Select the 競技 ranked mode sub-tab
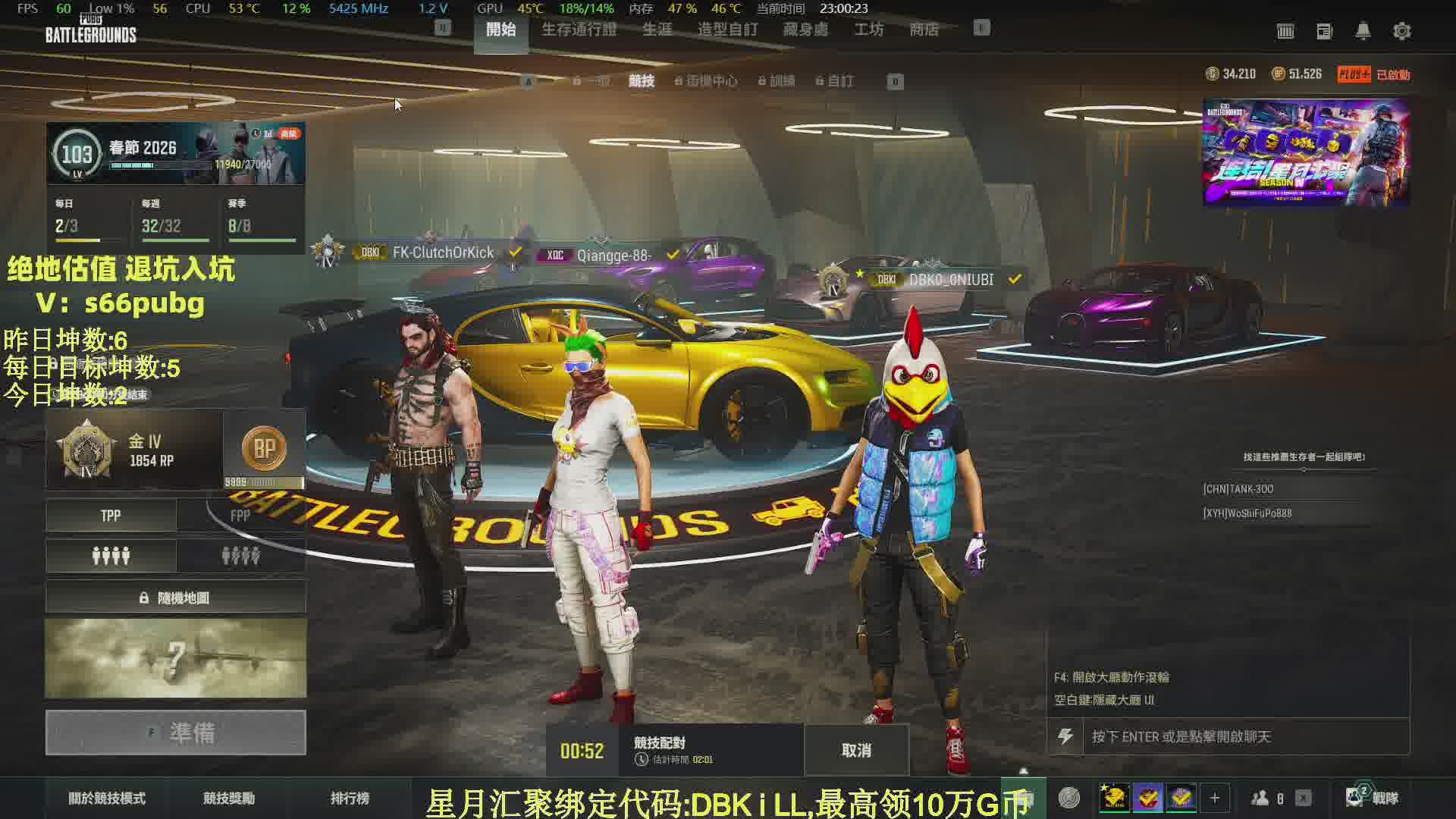1456x819 pixels. [642, 81]
